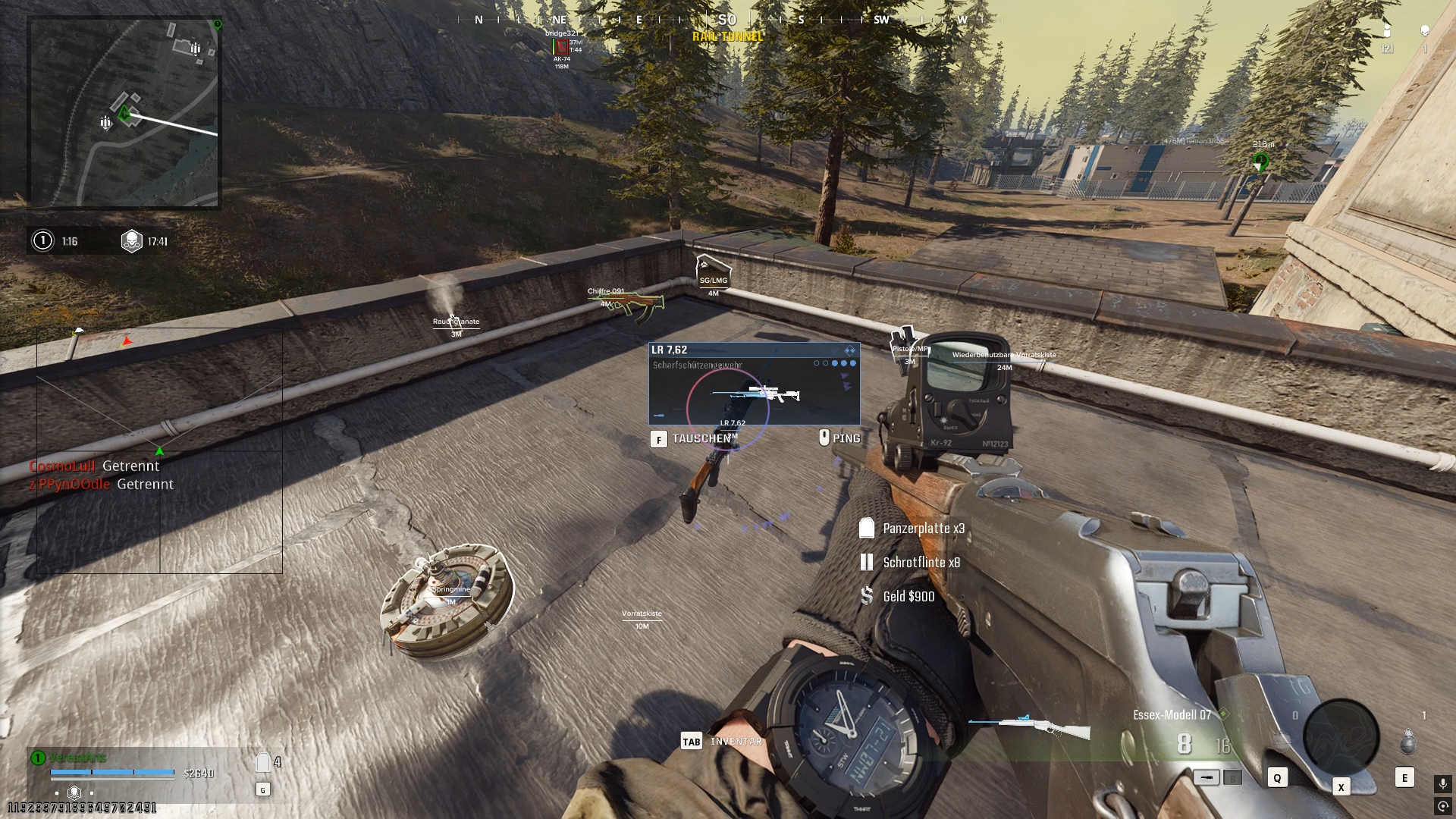The width and height of the screenshot is (1456, 819).
Task: Toggle the microphone icon
Action: click(1442, 783)
